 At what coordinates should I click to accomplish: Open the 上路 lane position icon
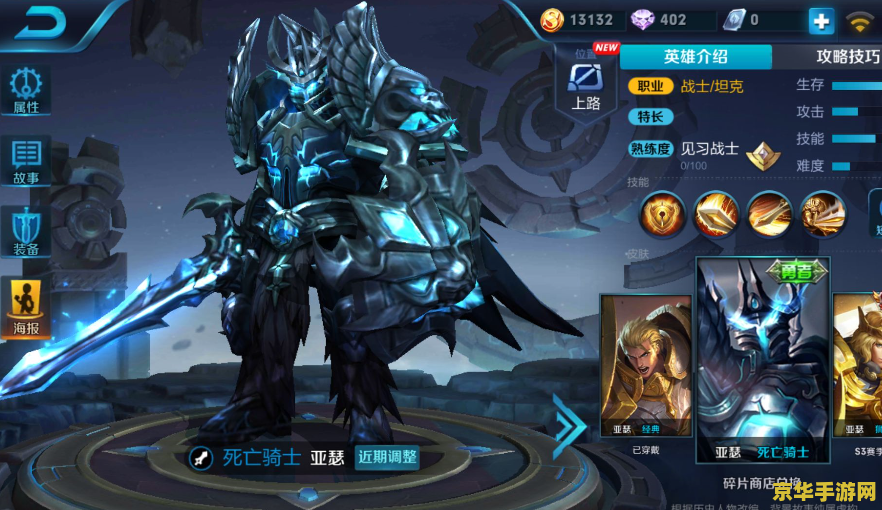586,84
